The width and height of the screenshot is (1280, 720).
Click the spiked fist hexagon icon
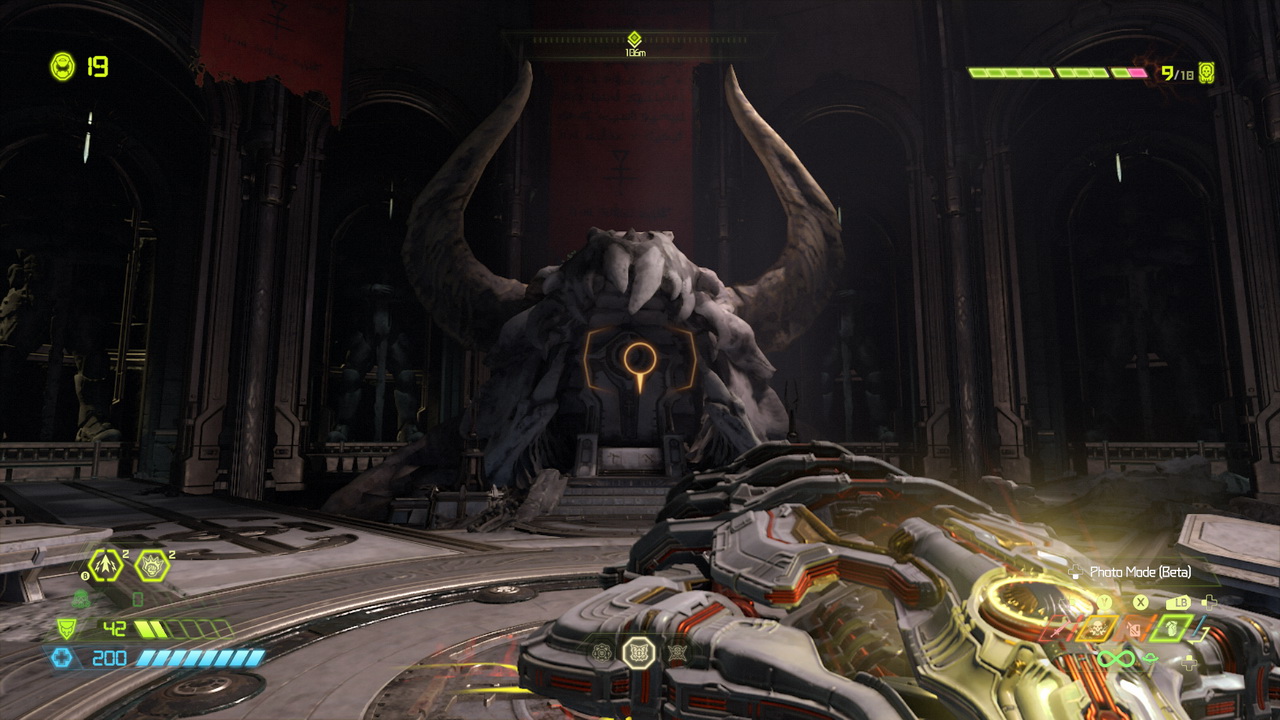152,566
